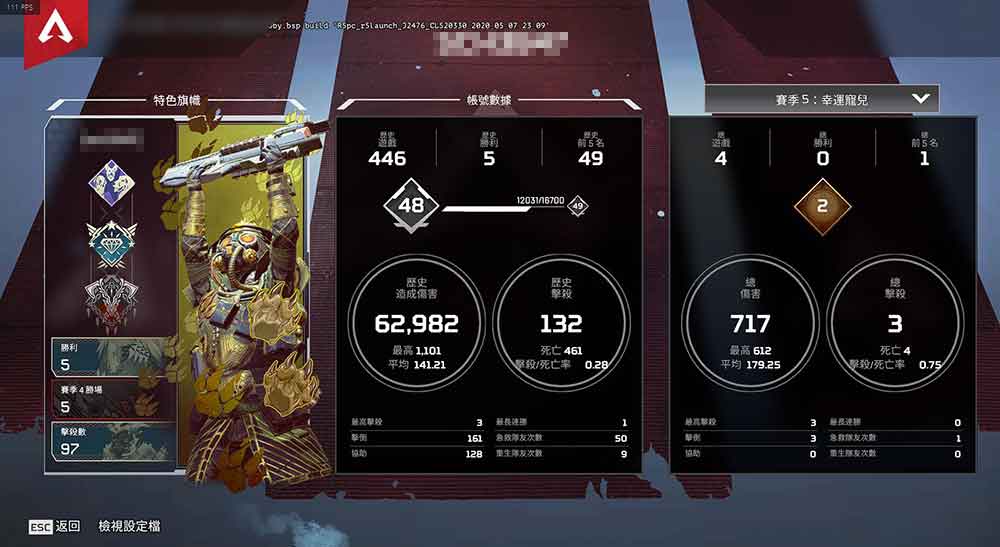
Task: Select the diamond rank badge
Action: coord(107,241)
